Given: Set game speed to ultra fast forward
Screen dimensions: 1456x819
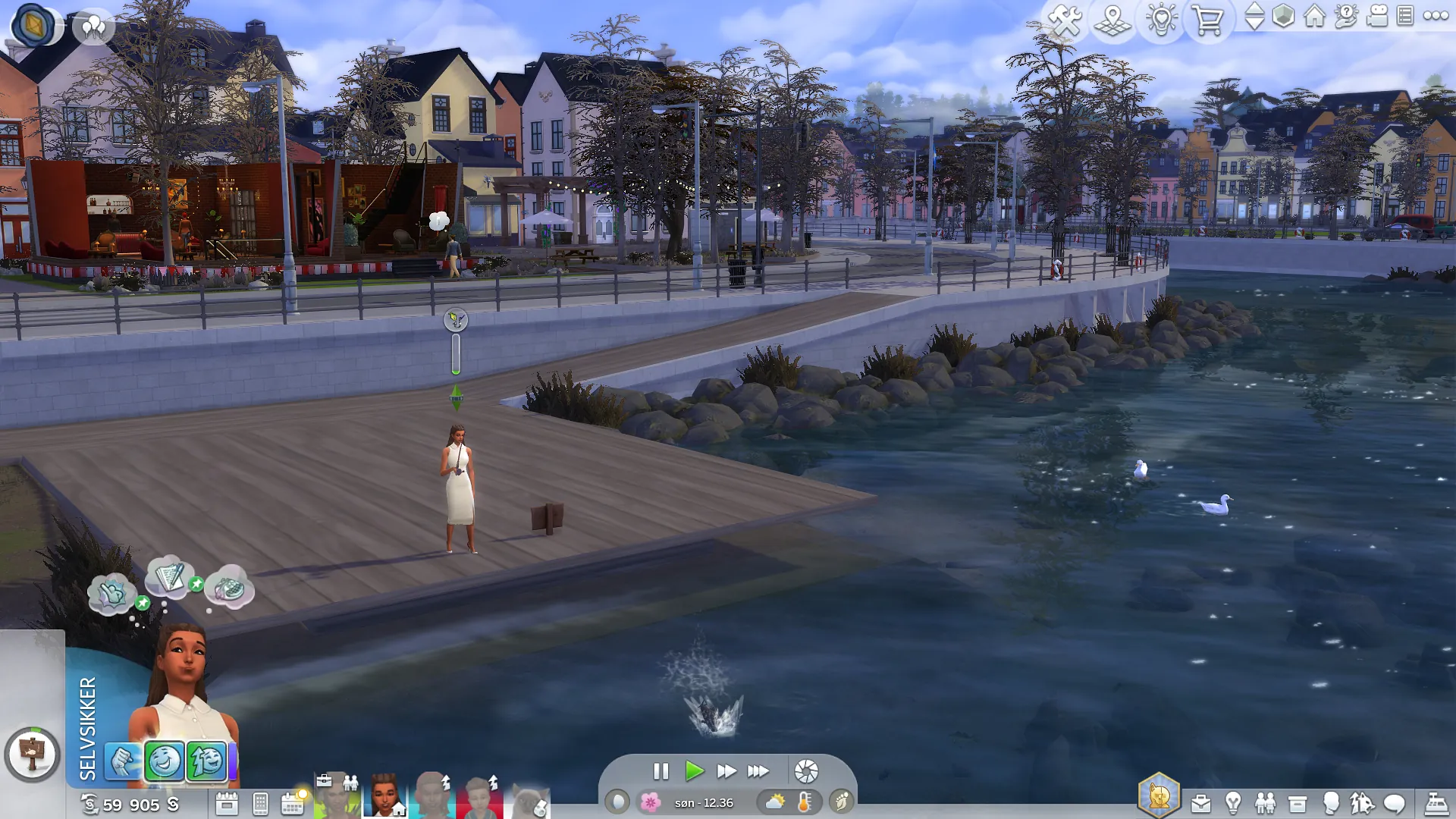Looking at the screenshot, I should (758, 771).
